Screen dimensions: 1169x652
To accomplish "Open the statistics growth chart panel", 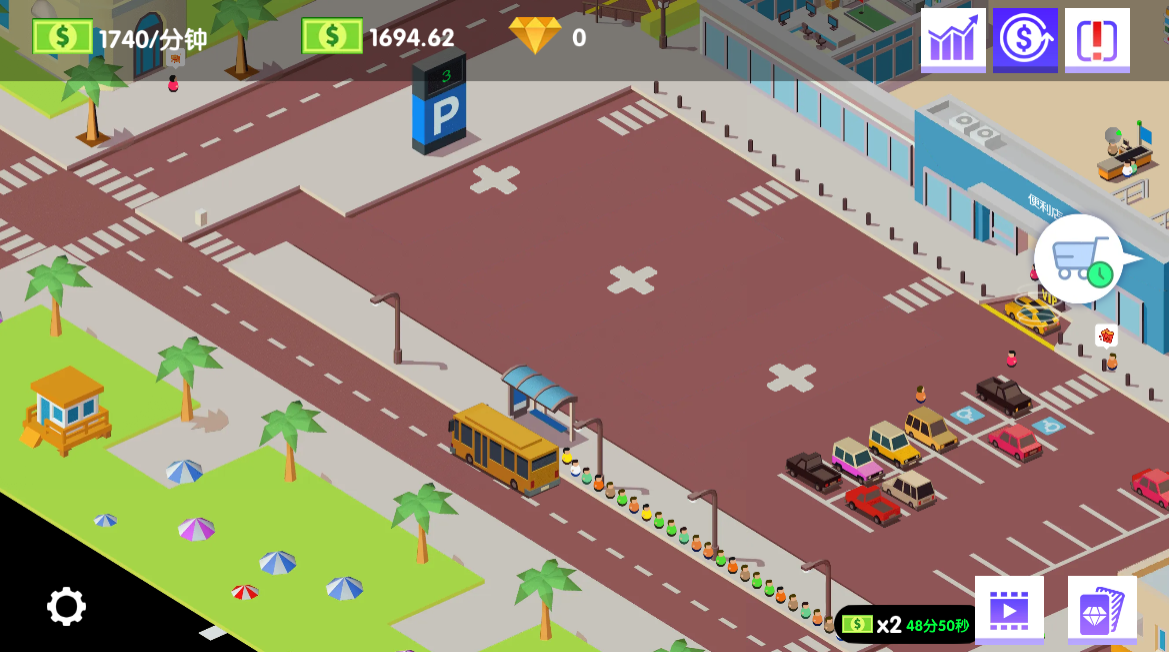I will pyautogui.click(x=952, y=40).
